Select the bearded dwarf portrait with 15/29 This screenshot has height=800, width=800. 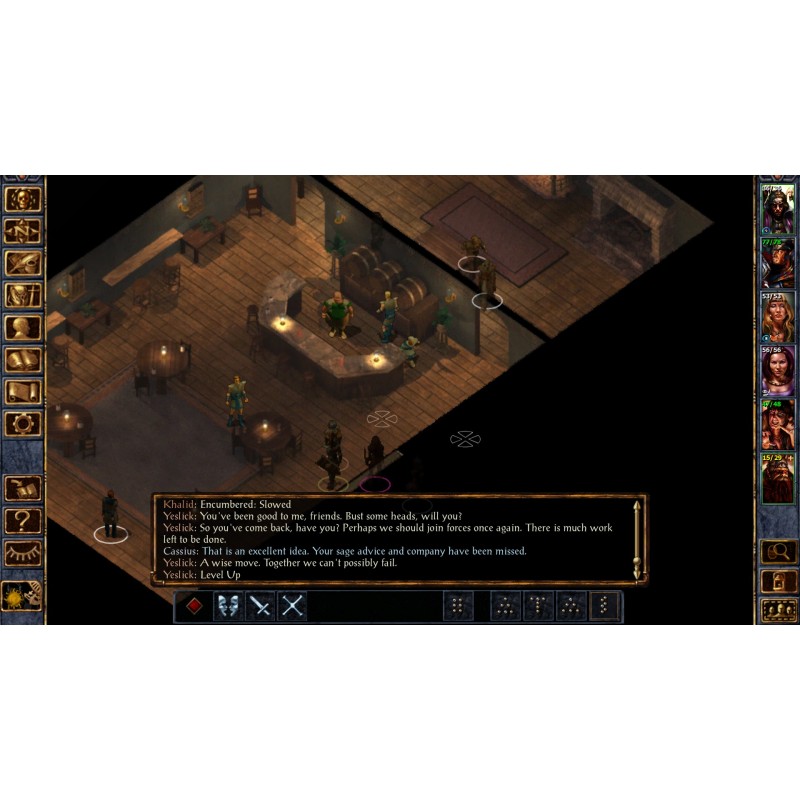[777, 478]
